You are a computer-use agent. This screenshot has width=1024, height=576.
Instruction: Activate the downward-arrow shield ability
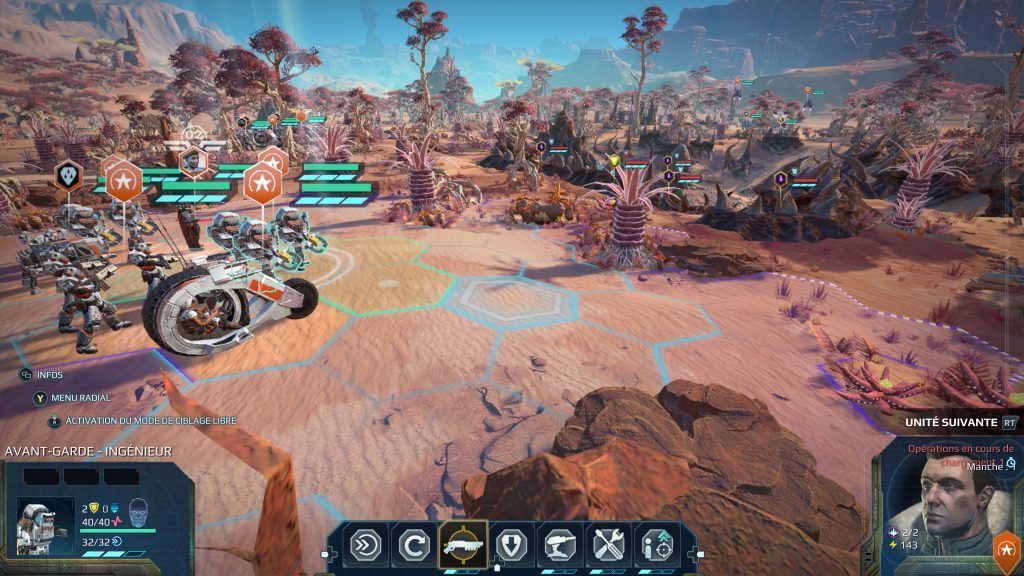511,546
